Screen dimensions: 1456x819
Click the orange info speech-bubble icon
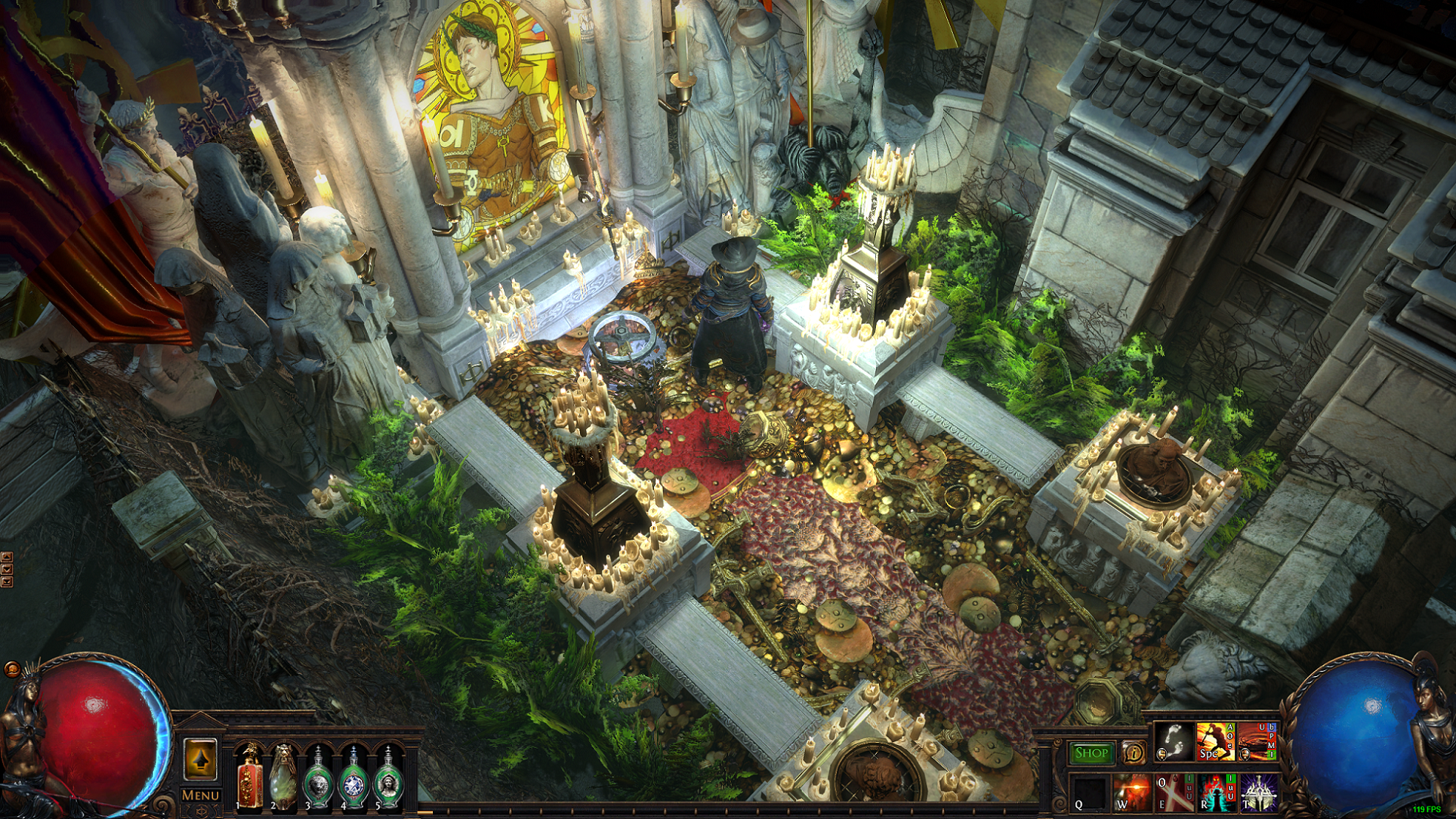tap(1134, 752)
